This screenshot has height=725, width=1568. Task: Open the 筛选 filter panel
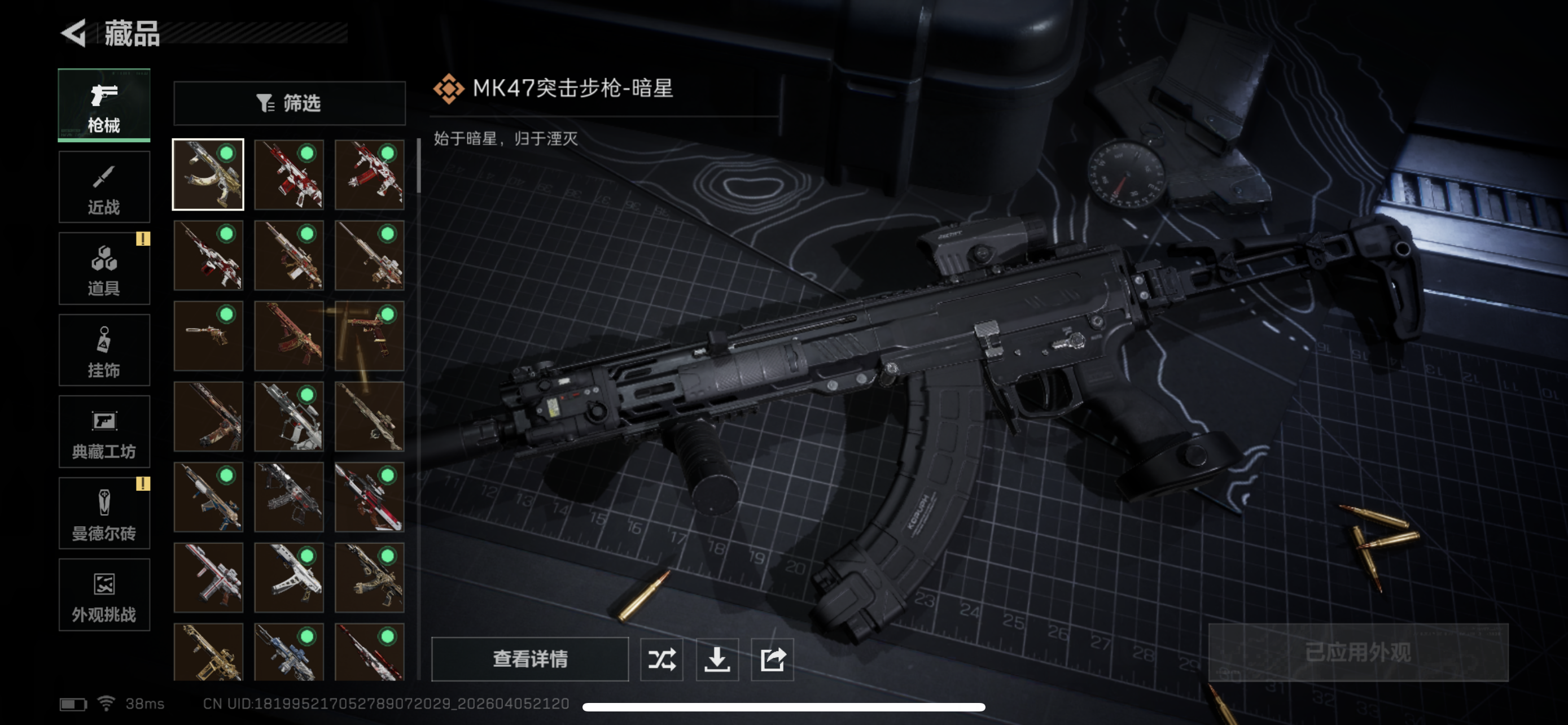pos(289,102)
